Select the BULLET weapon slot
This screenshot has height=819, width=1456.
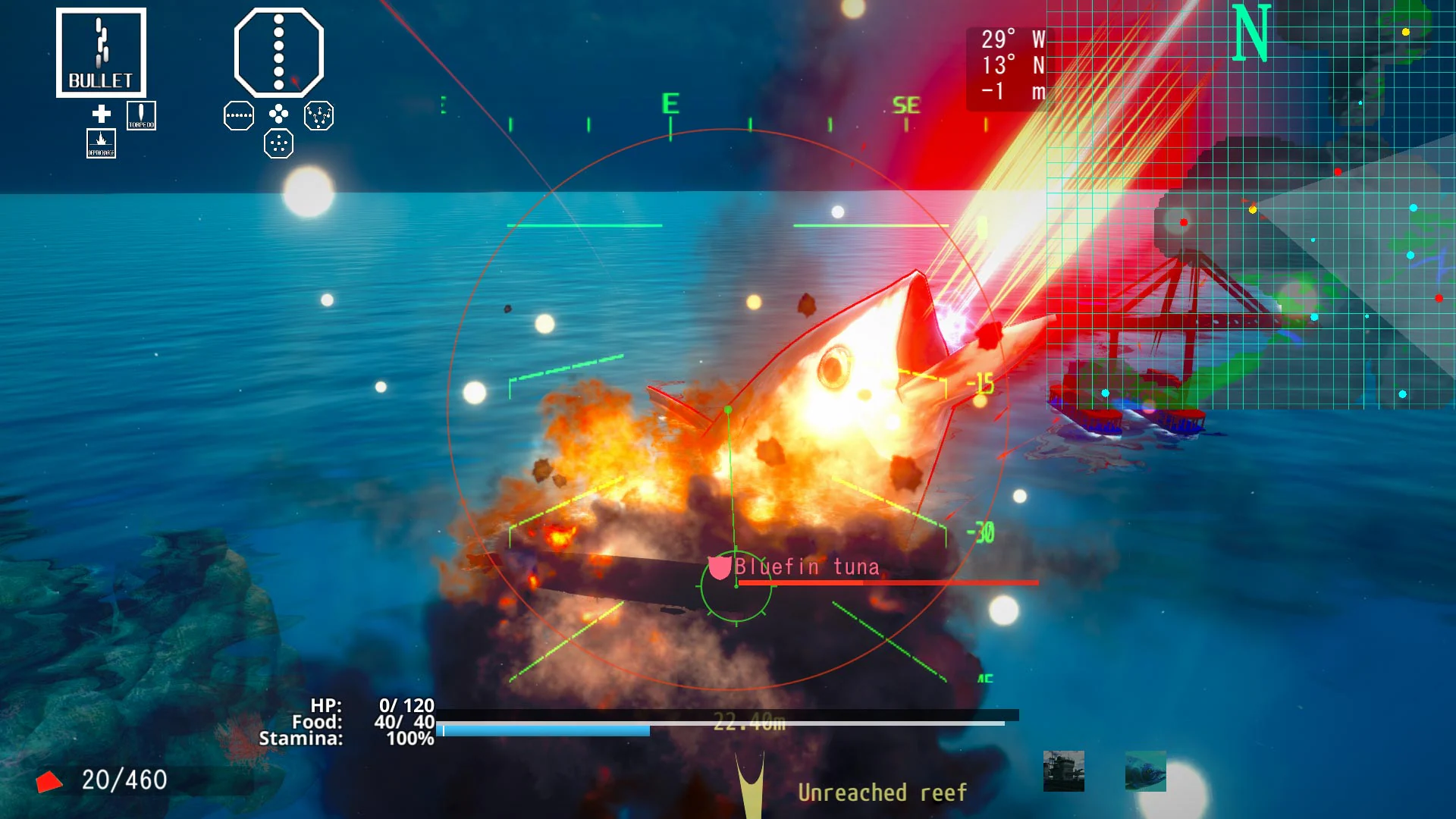(x=102, y=52)
